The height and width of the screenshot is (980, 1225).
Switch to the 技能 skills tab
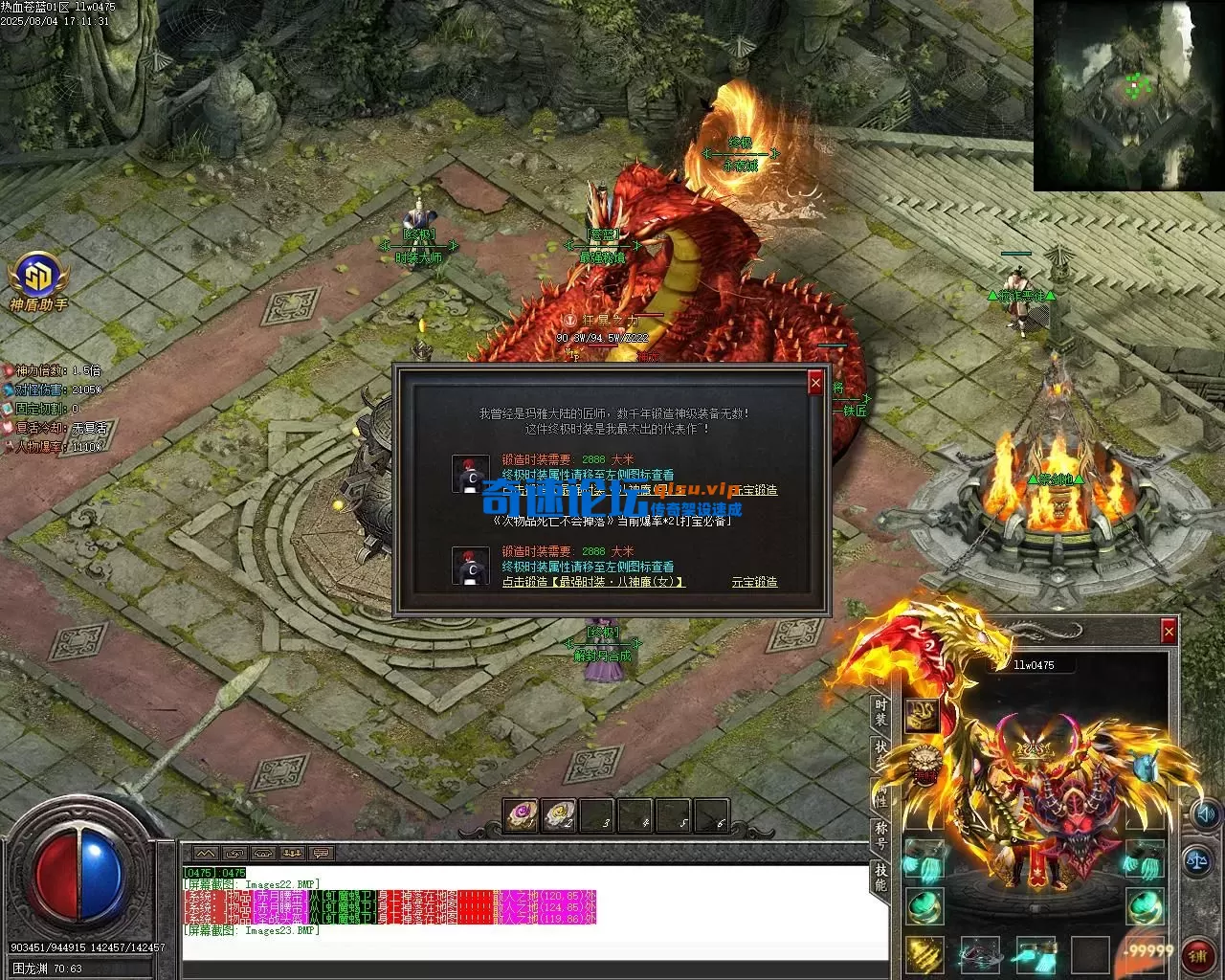point(880,876)
